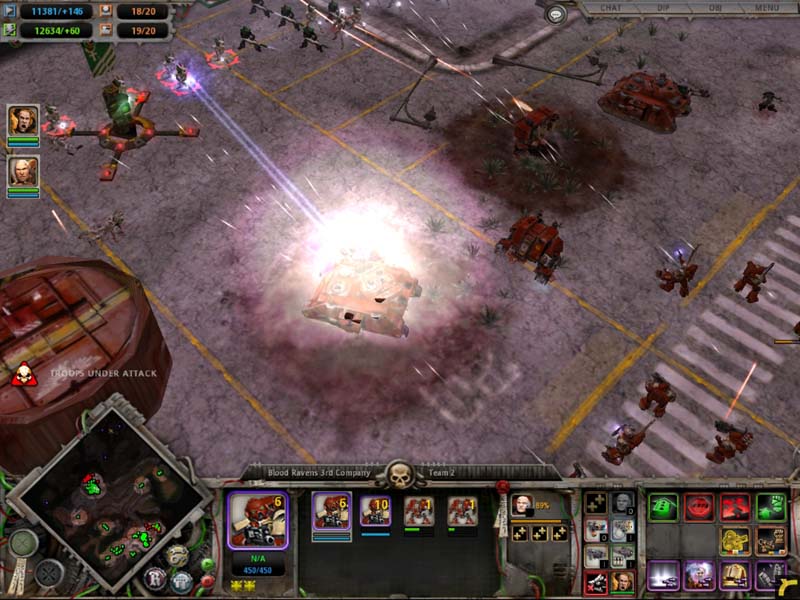
Task: Click the speech bubble chat icon
Action: 556,13
